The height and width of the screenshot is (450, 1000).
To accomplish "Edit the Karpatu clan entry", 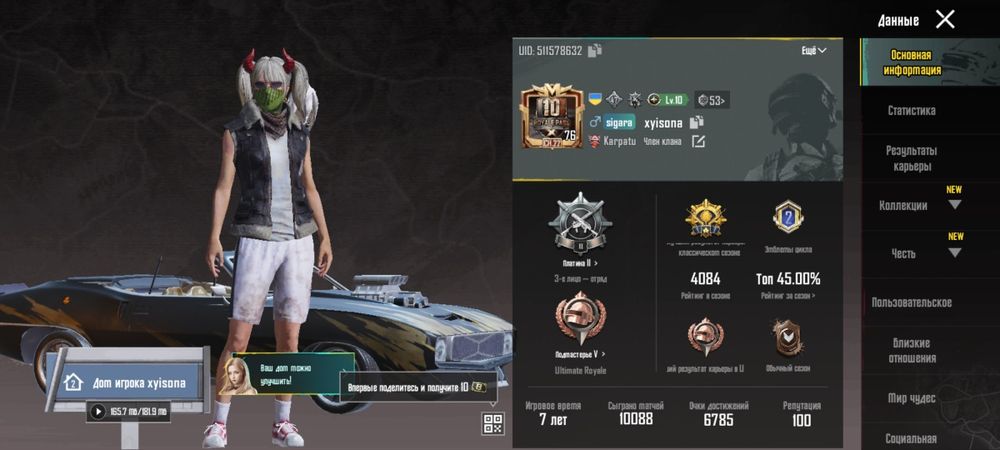I will click(698, 141).
